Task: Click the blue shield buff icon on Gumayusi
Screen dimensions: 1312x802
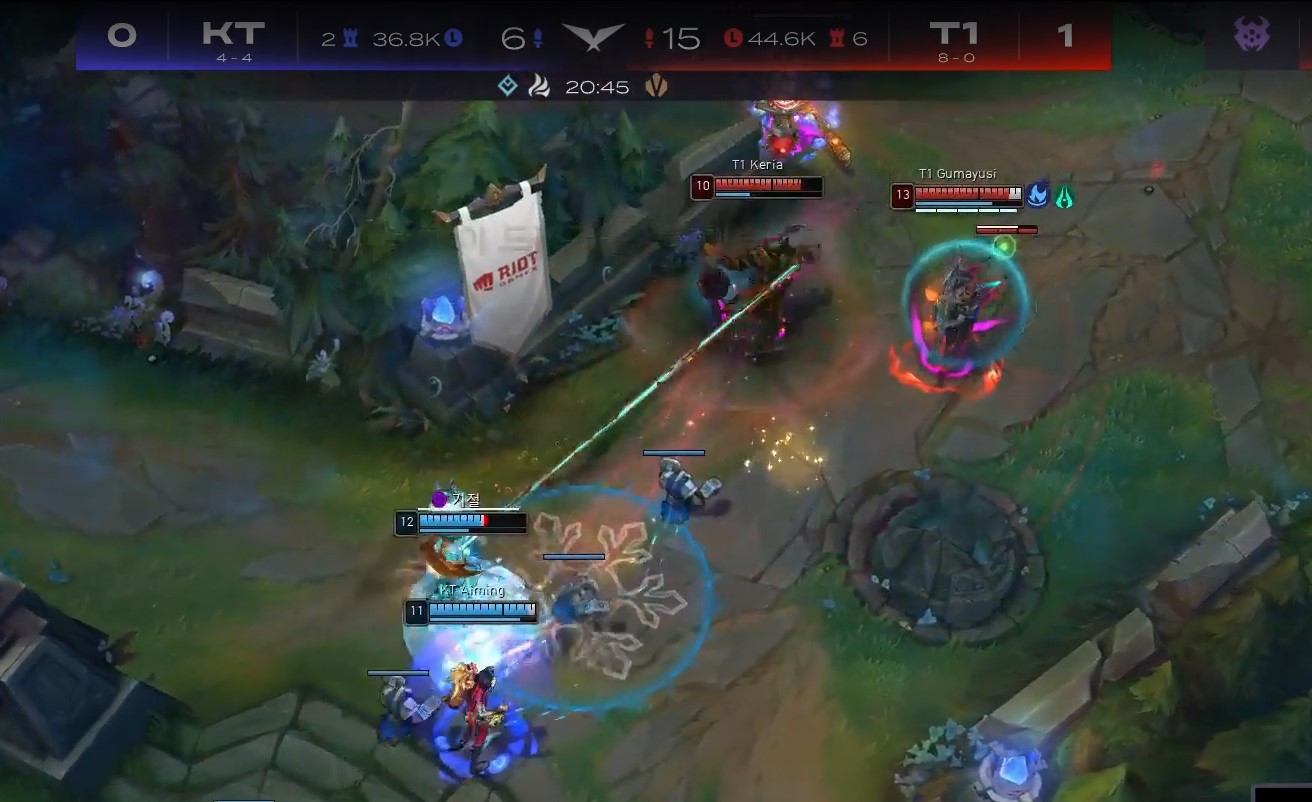Action: (x=1039, y=194)
